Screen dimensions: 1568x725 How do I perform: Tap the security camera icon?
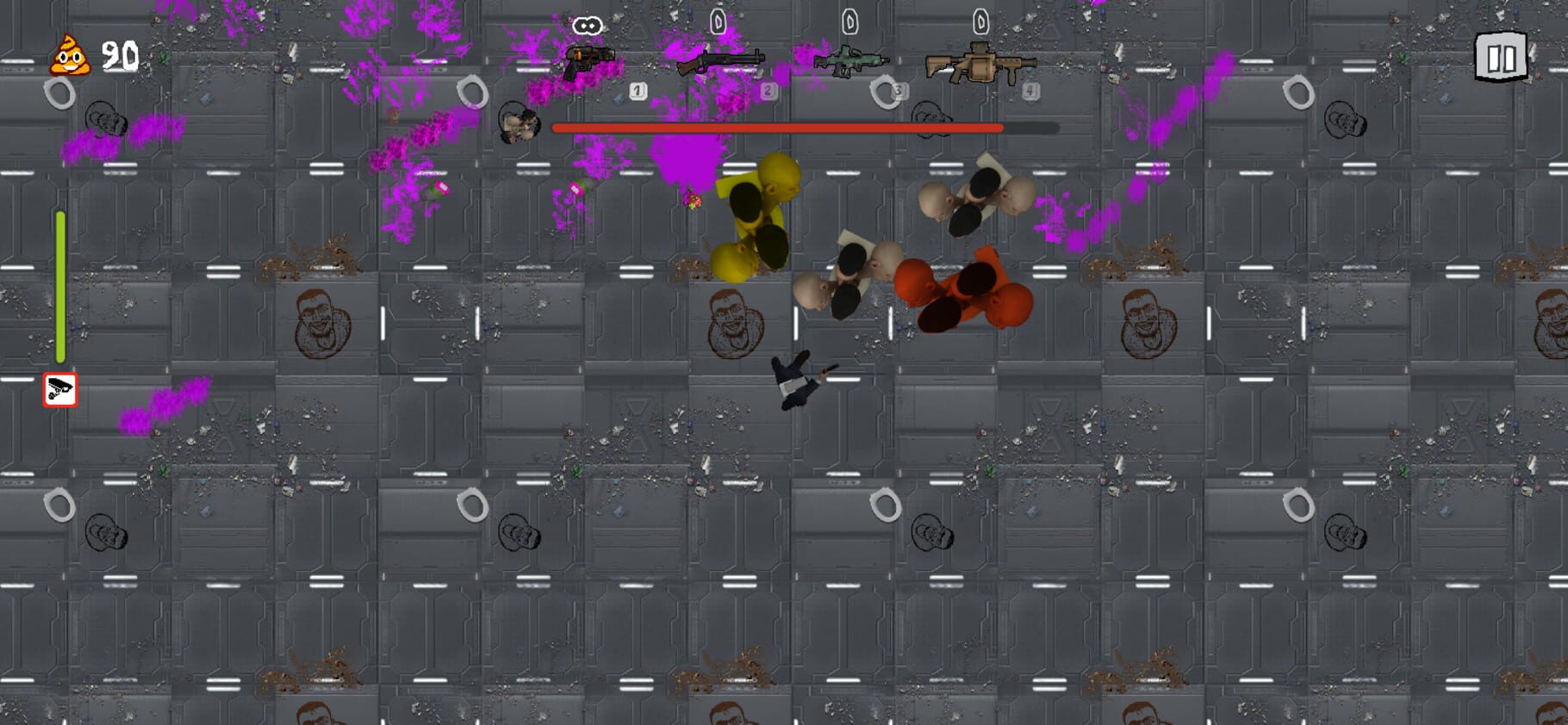(60, 390)
